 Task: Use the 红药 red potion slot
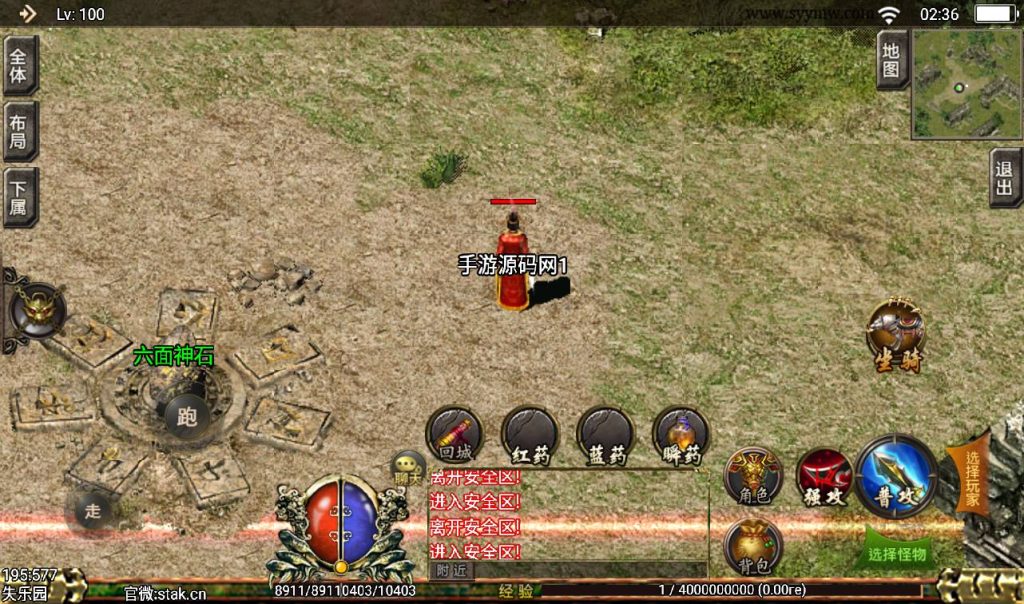[530, 435]
